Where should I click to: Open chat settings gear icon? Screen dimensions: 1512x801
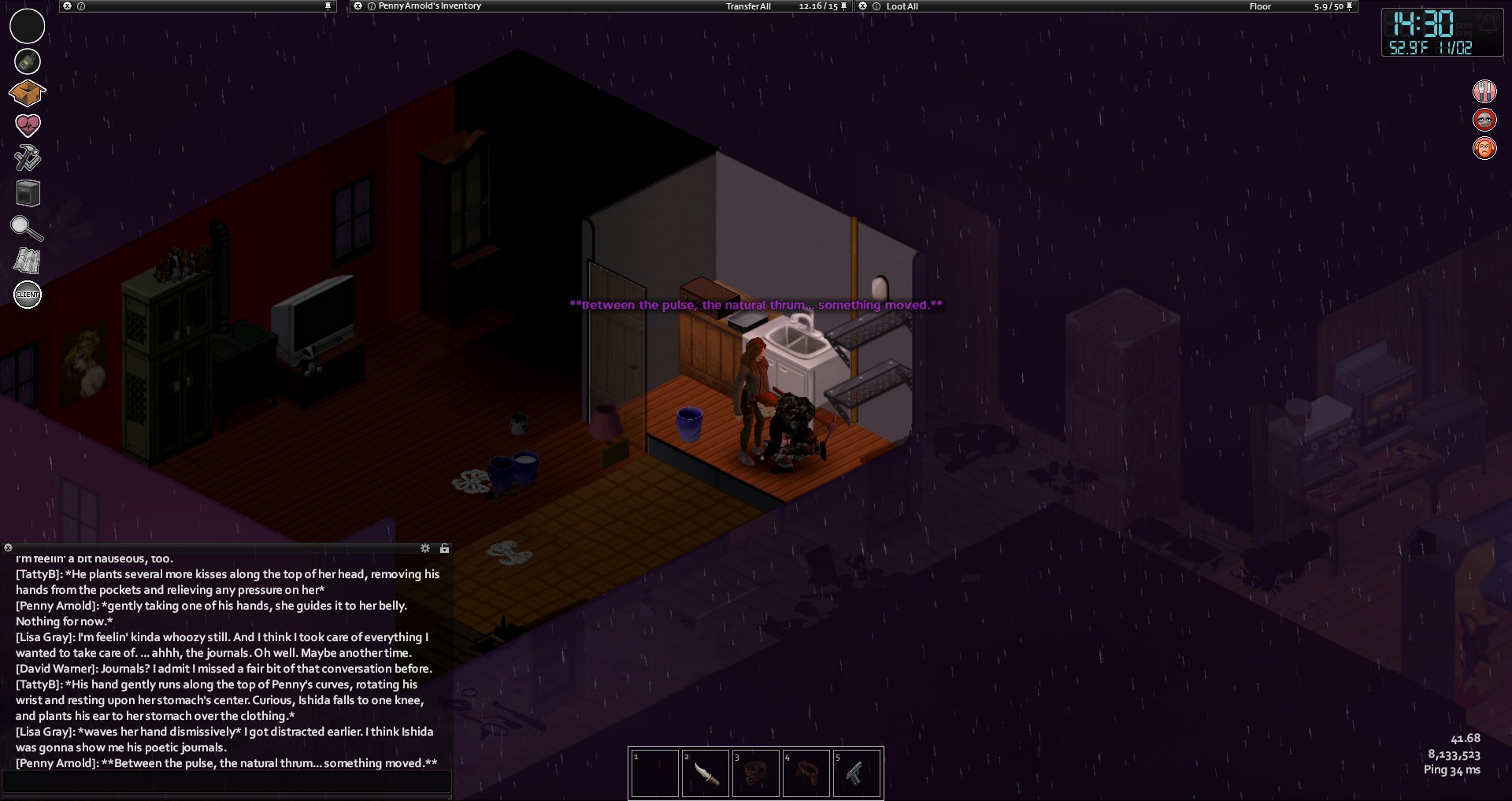pos(425,548)
